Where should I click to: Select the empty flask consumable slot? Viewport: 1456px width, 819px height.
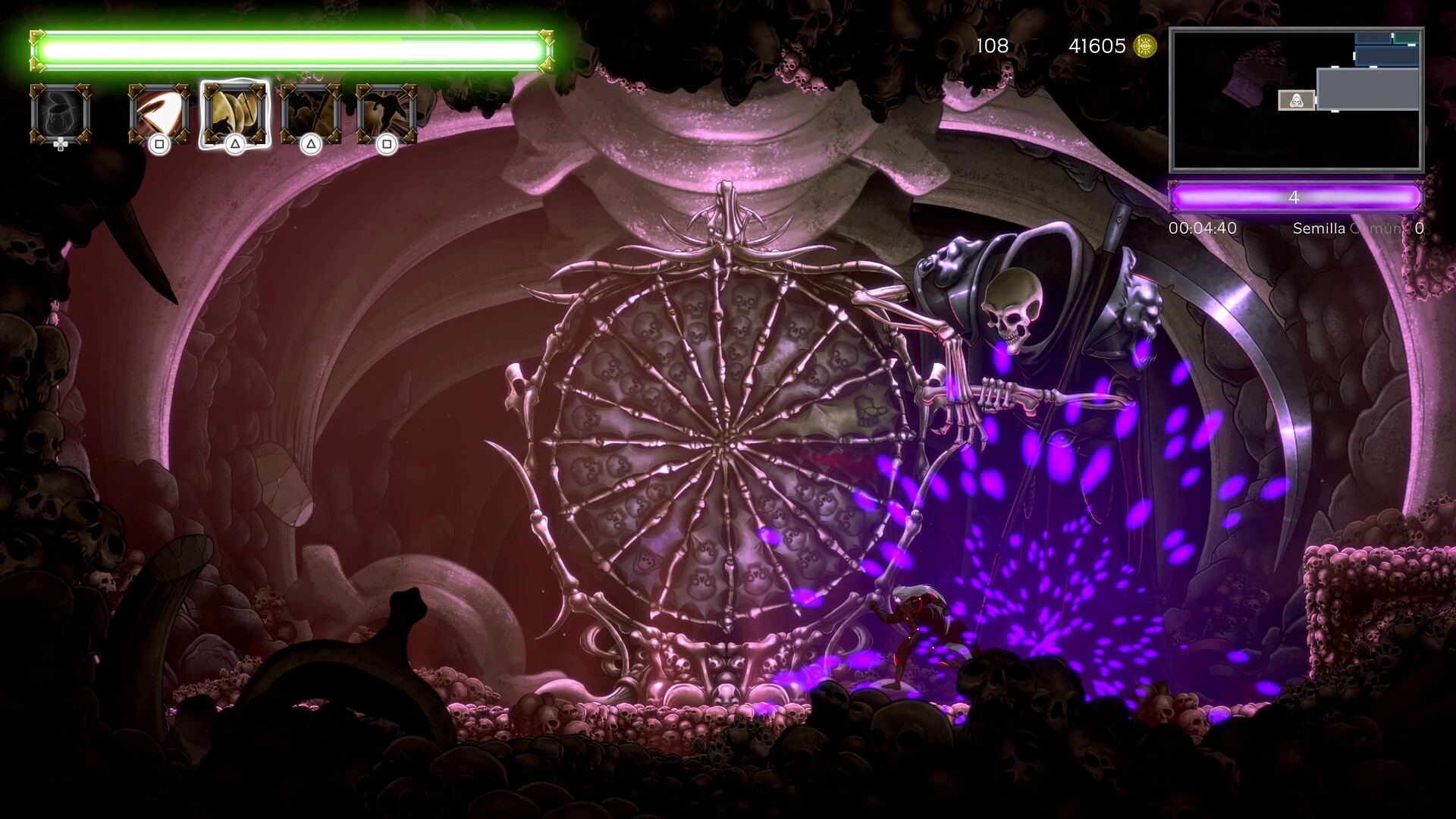point(59,114)
